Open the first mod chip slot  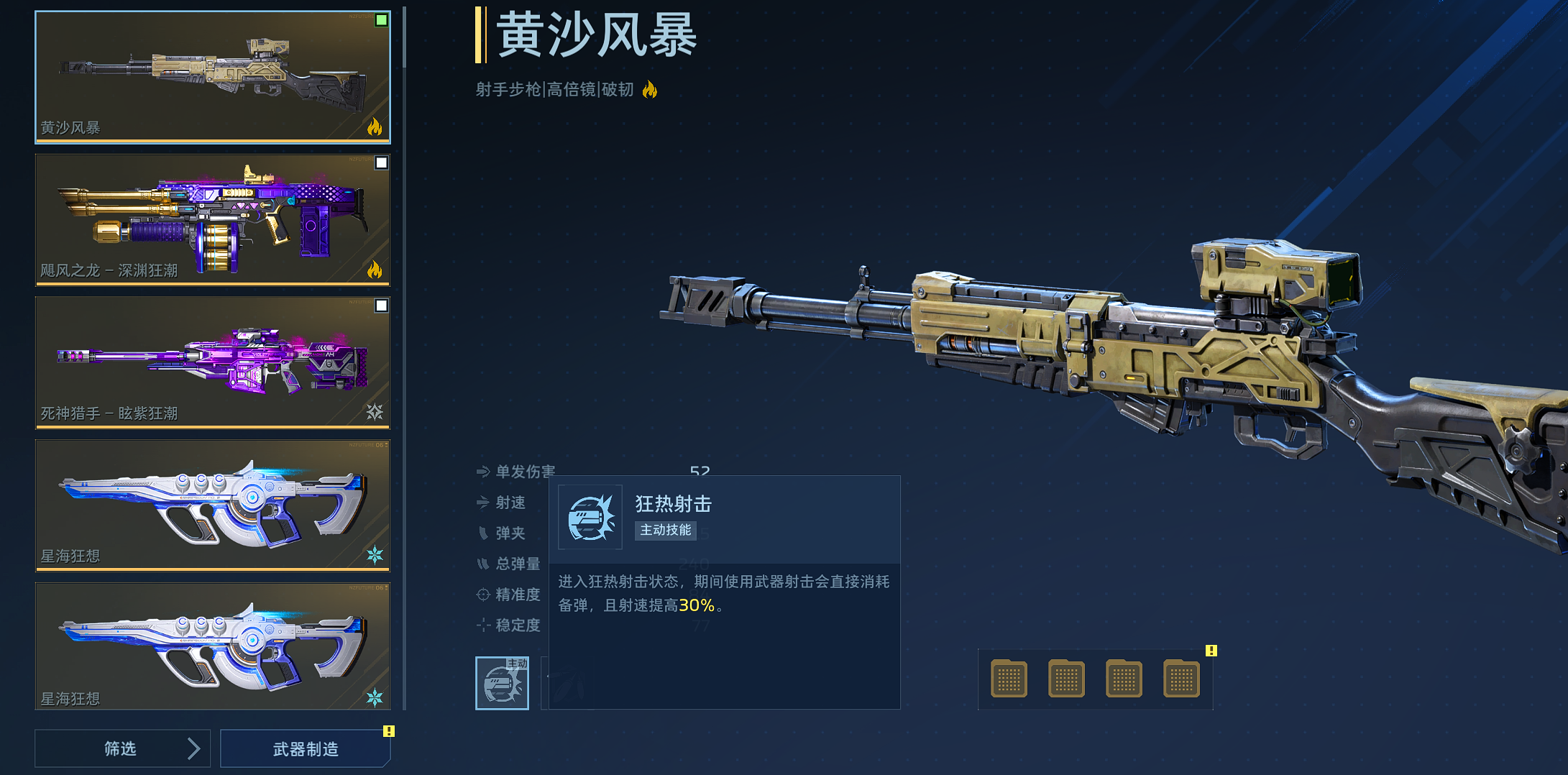point(1009,678)
